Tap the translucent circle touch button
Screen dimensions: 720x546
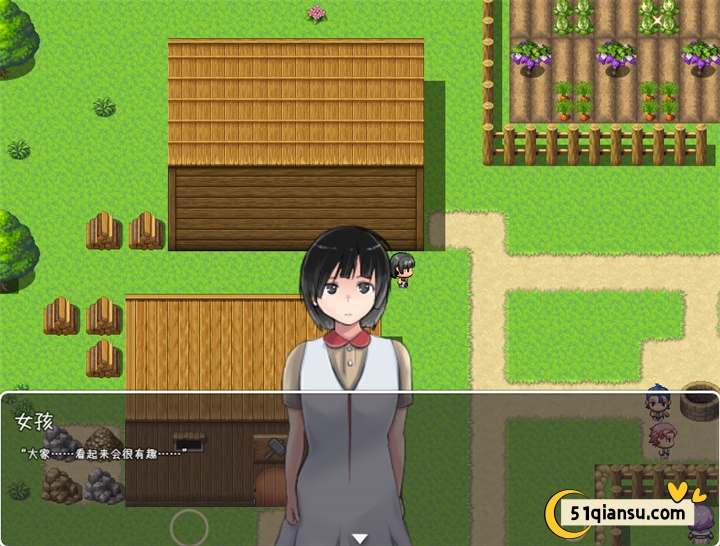pos(189,527)
